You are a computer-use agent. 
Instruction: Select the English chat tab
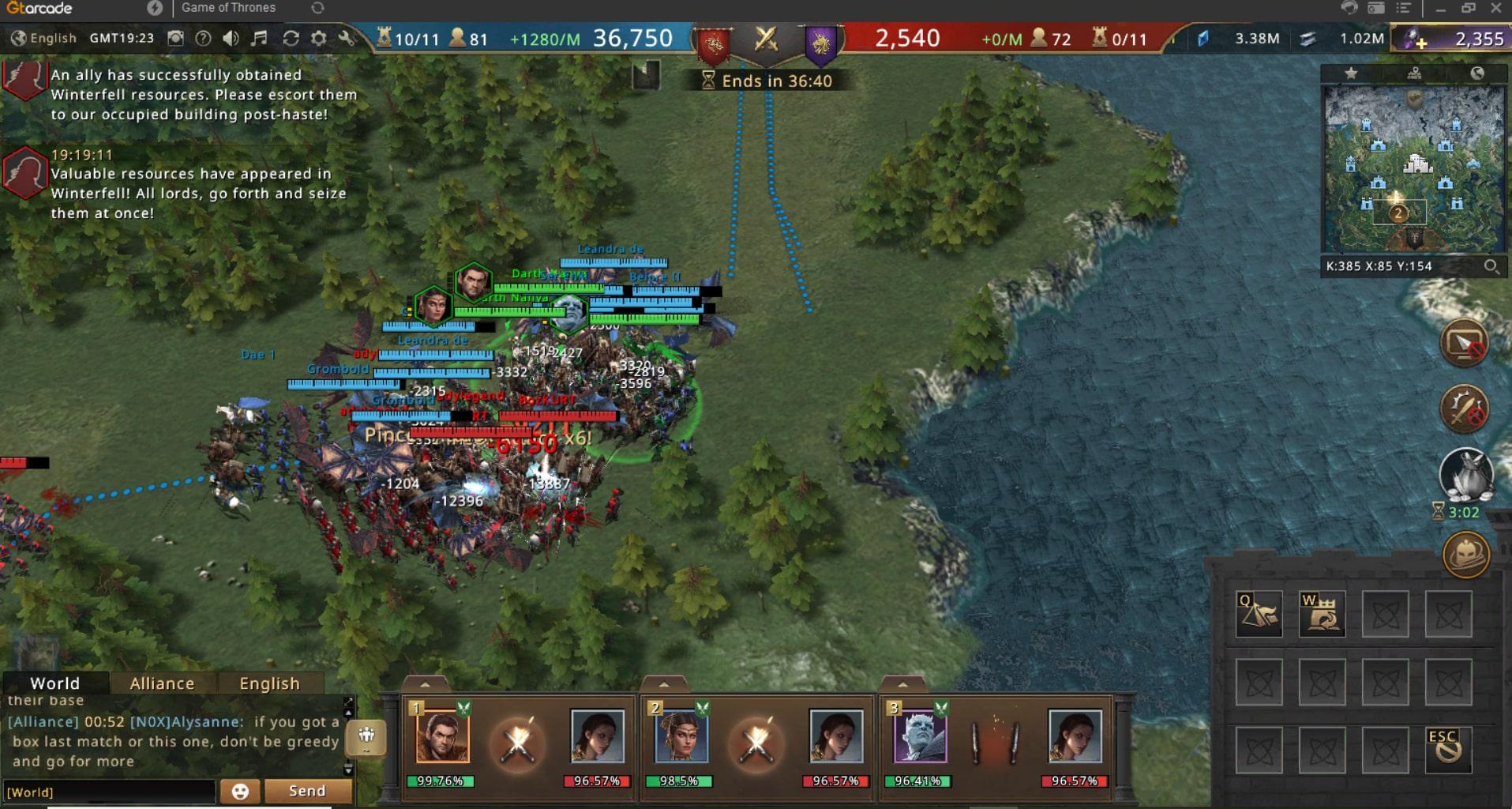click(269, 683)
